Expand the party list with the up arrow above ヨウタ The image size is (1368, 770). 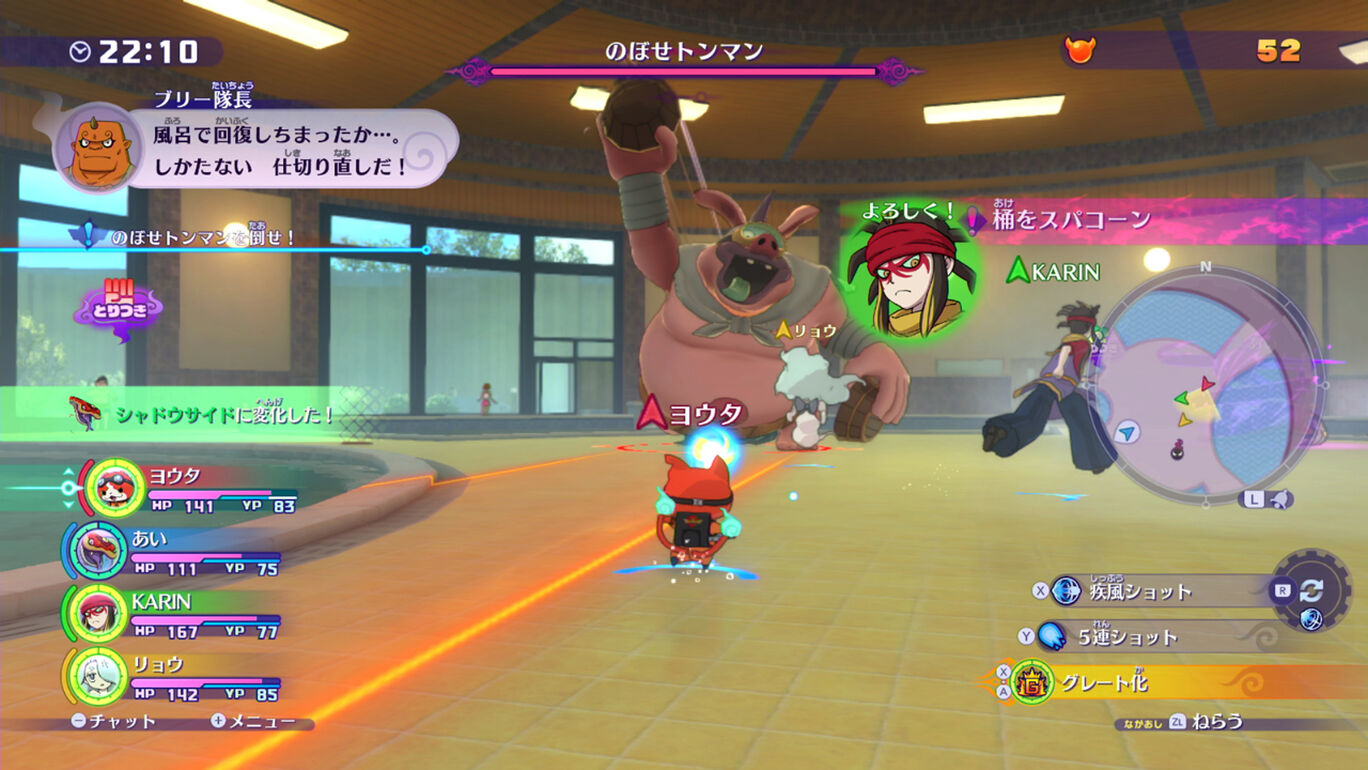(x=68, y=471)
